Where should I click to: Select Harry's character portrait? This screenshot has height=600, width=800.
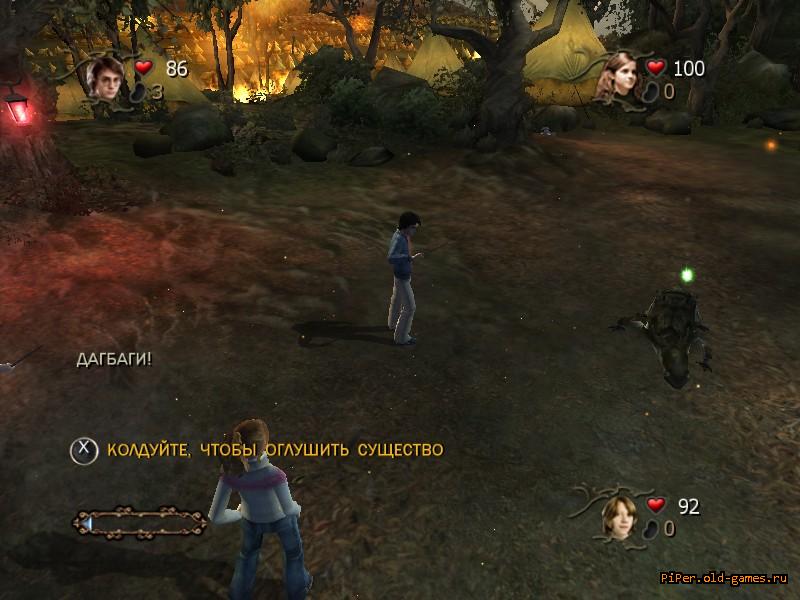point(104,76)
